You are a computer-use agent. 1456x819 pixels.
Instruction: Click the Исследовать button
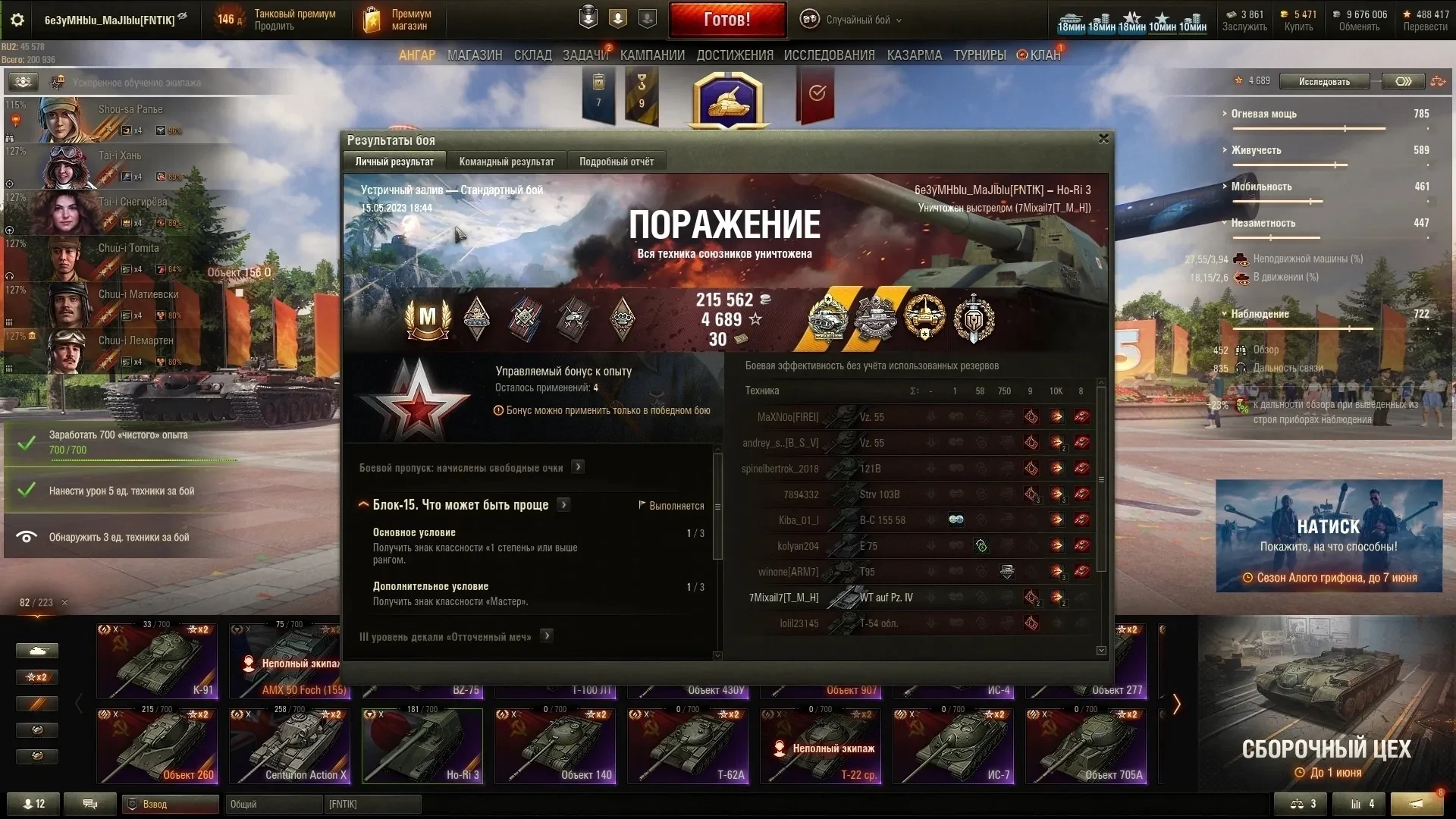click(x=1324, y=81)
